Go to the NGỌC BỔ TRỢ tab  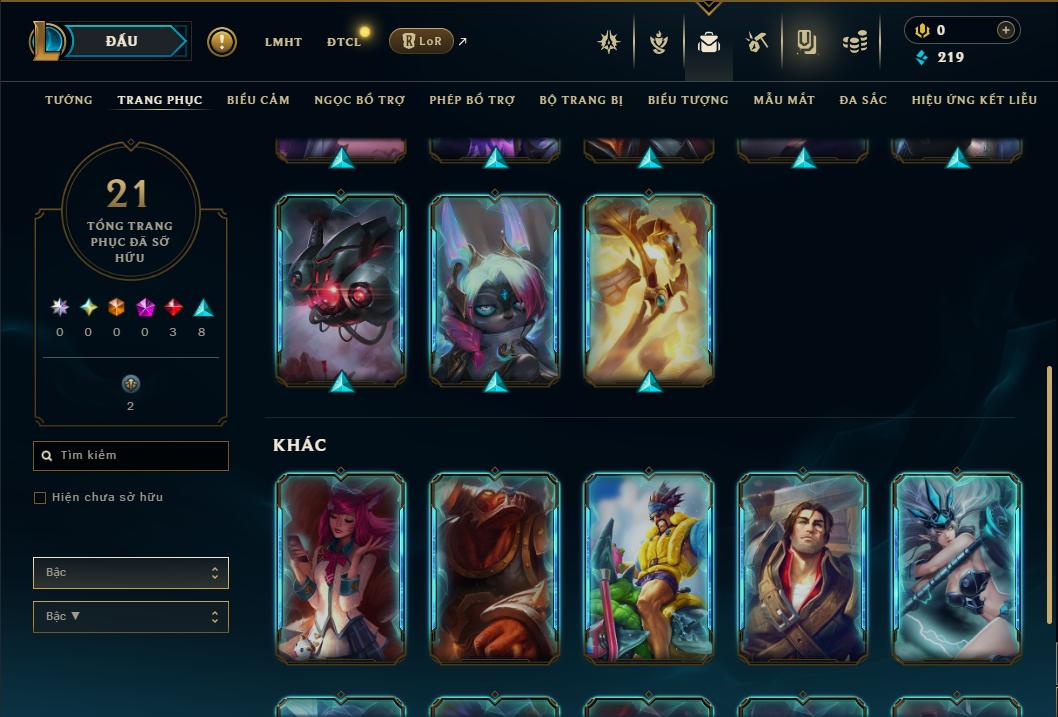(x=359, y=100)
